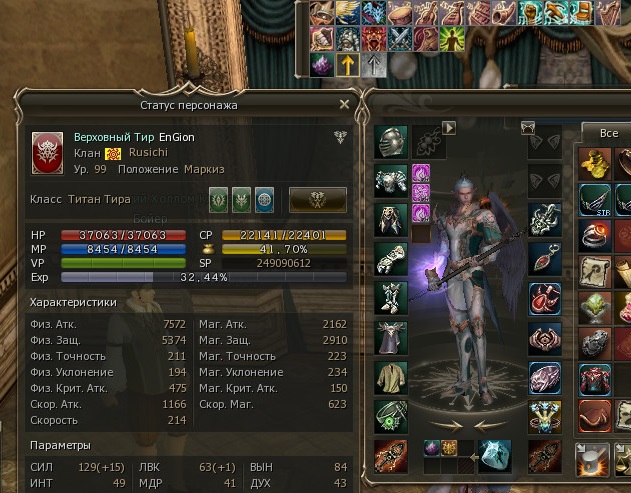Screen dimensions: 631x493
Task: Close the character status window
Action: pos(345,104)
